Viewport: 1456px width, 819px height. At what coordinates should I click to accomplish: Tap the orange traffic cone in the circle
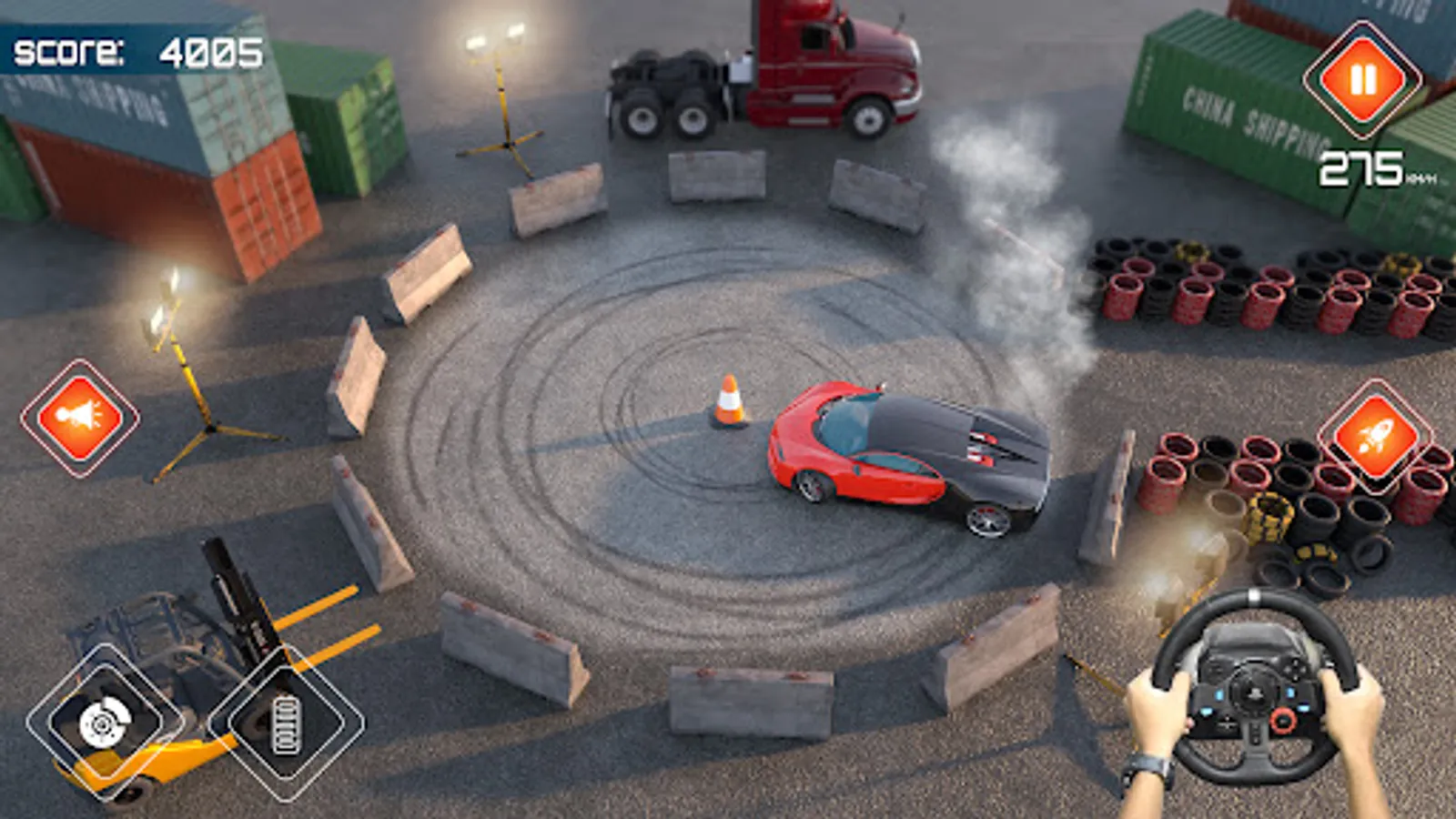[730, 400]
